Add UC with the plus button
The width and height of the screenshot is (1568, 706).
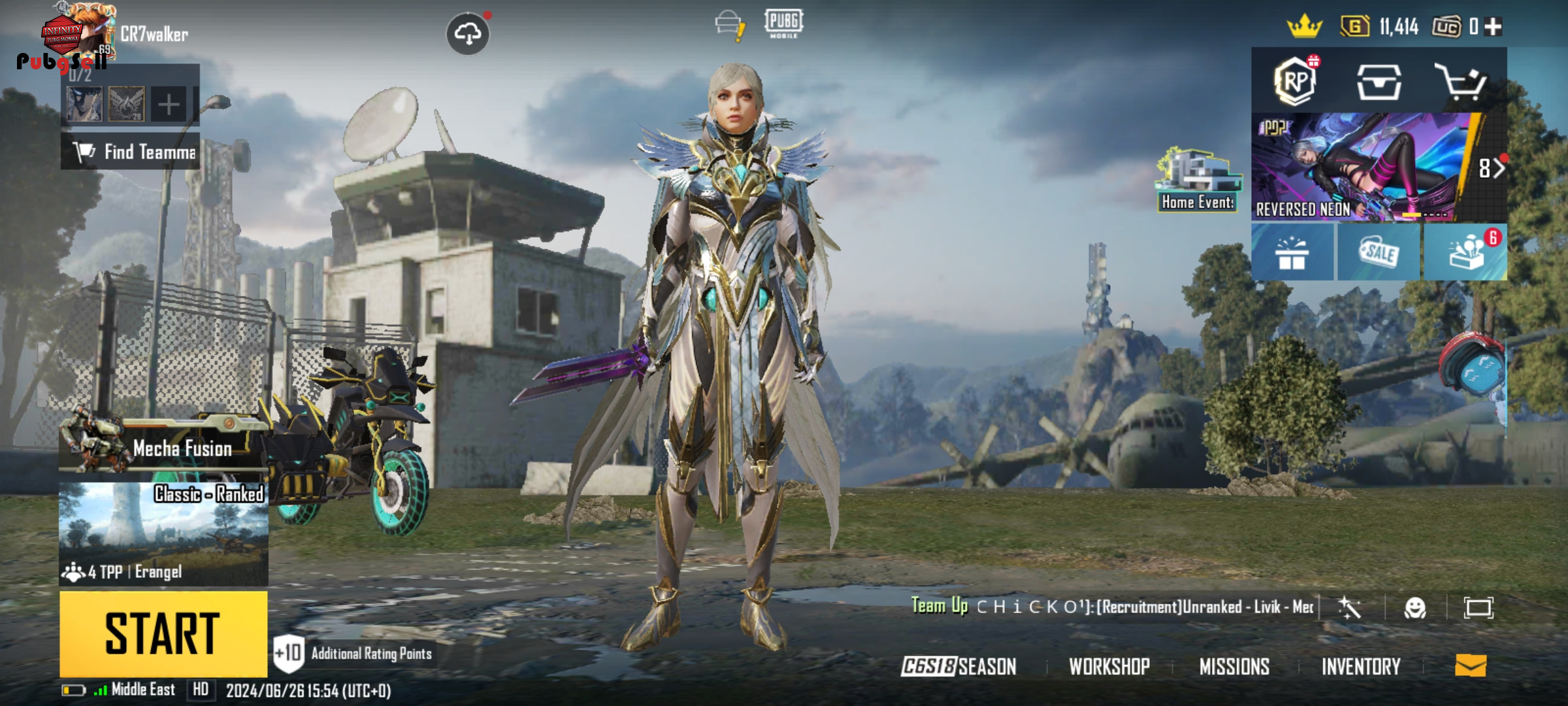pos(1493,27)
